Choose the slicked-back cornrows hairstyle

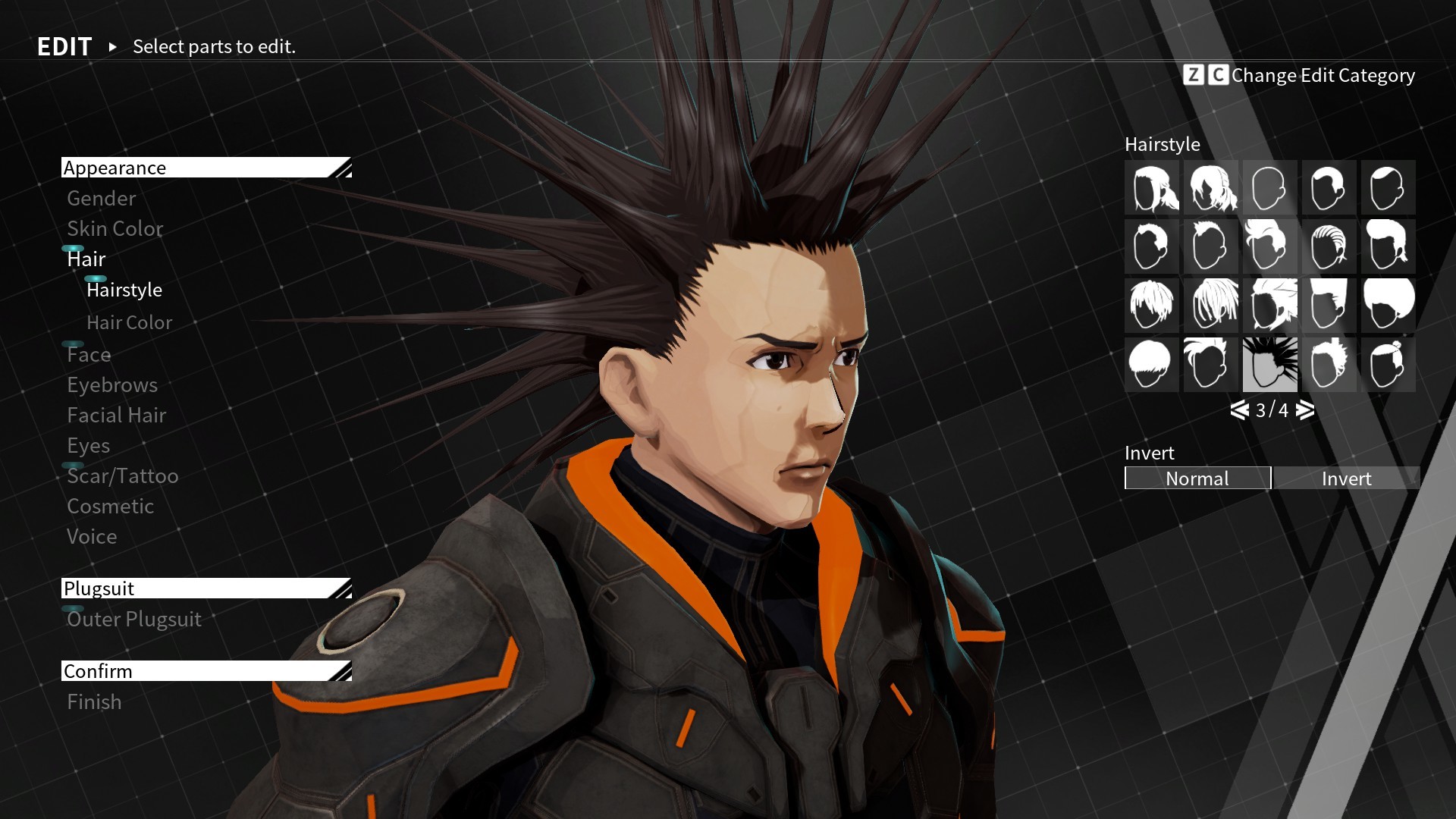[x=1329, y=246]
